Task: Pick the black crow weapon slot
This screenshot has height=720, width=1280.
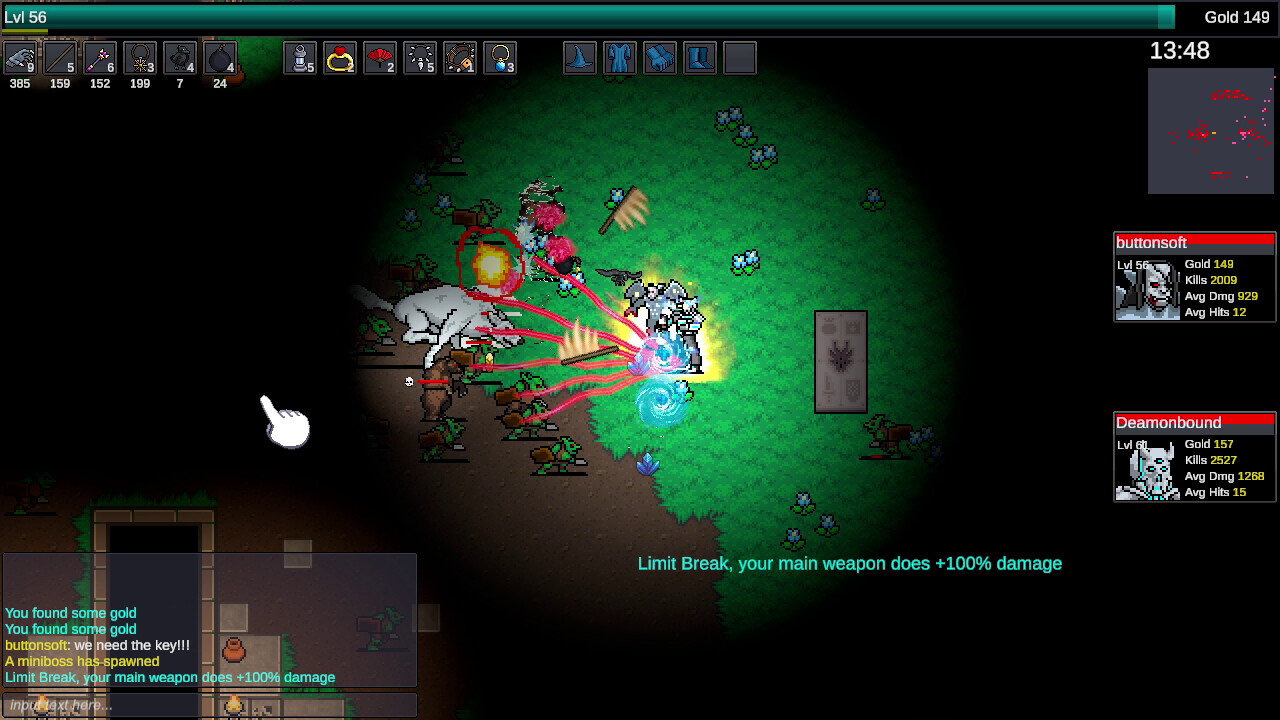Action: tap(180, 58)
